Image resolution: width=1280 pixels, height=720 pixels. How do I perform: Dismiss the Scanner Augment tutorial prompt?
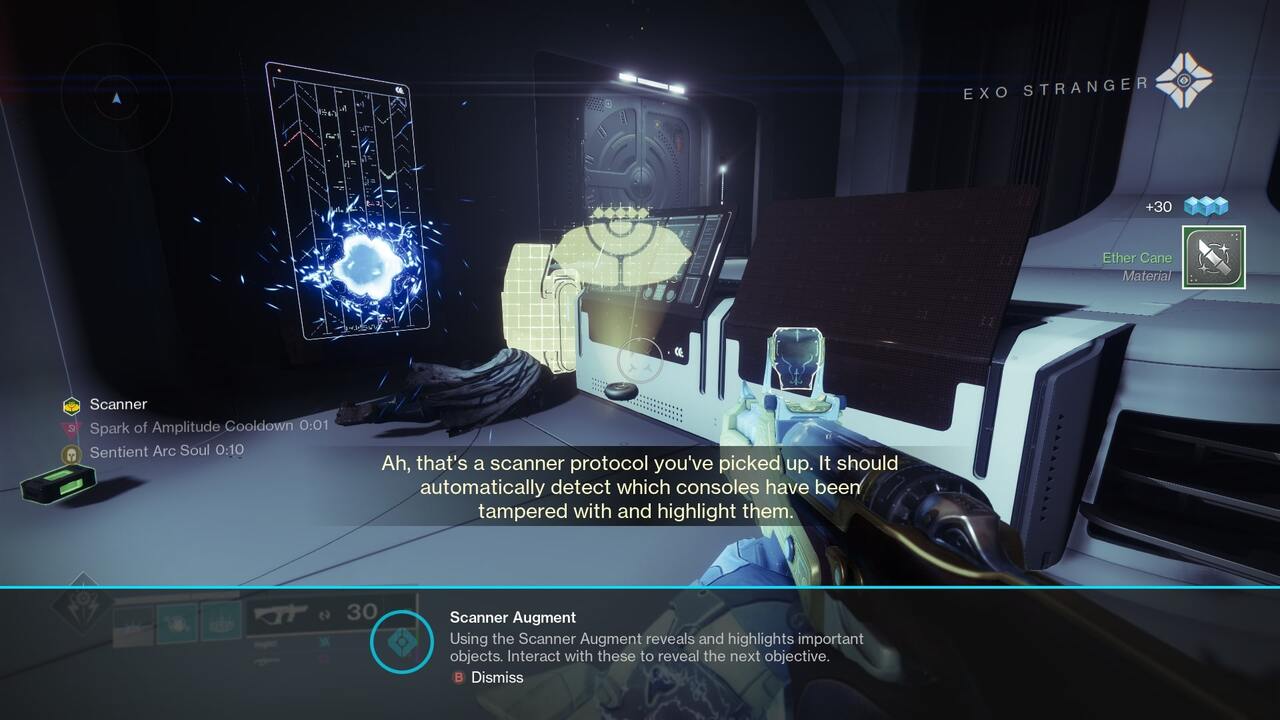pyautogui.click(x=490, y=677)
